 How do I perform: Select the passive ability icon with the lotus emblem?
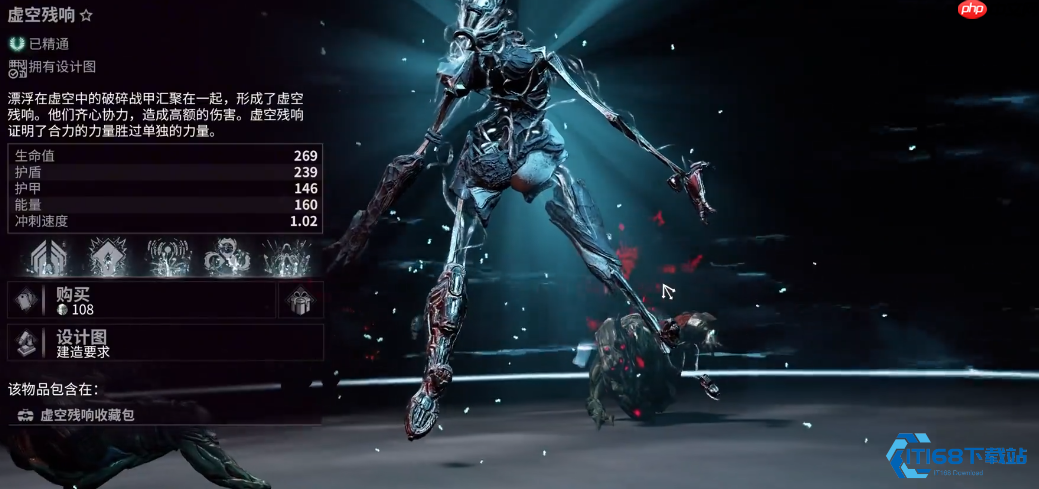[x=49, y=257]
